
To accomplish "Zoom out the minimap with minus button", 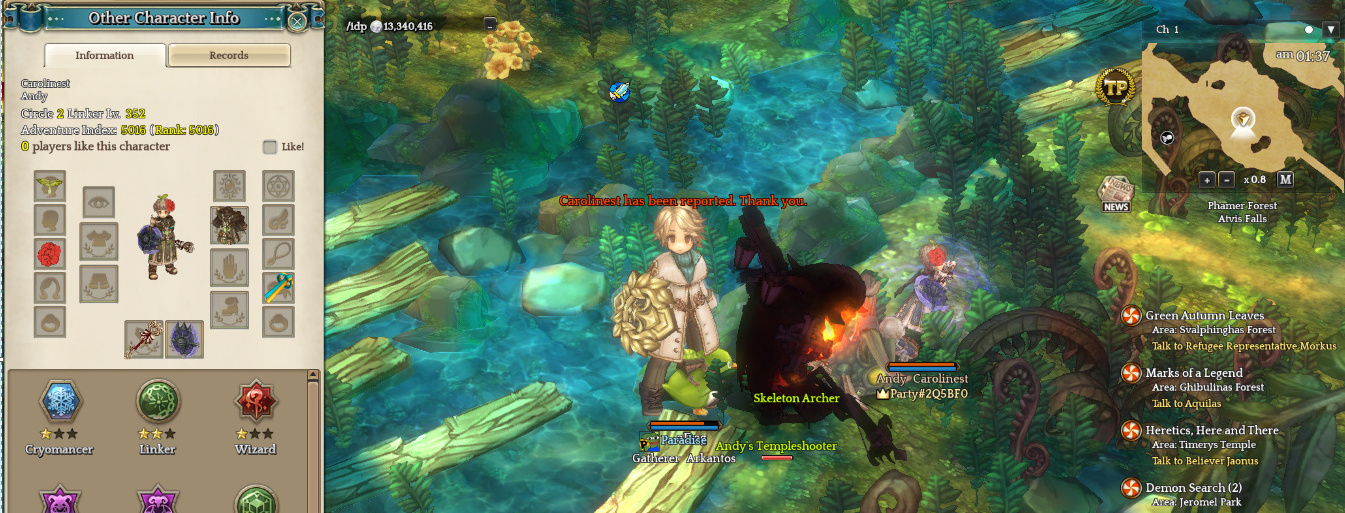I will pos(1226,180).
